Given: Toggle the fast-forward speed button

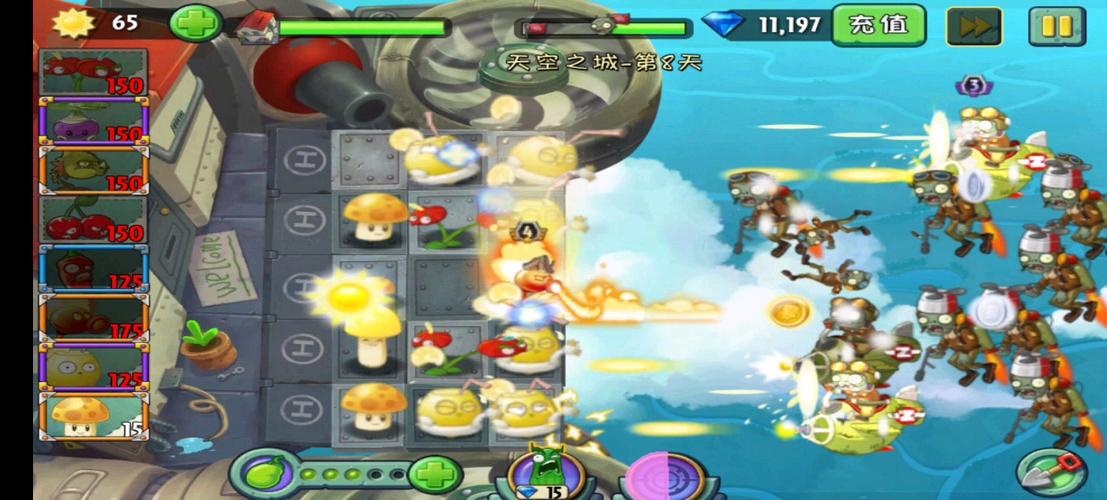Looking at the screenshot, I should point(974,25).
